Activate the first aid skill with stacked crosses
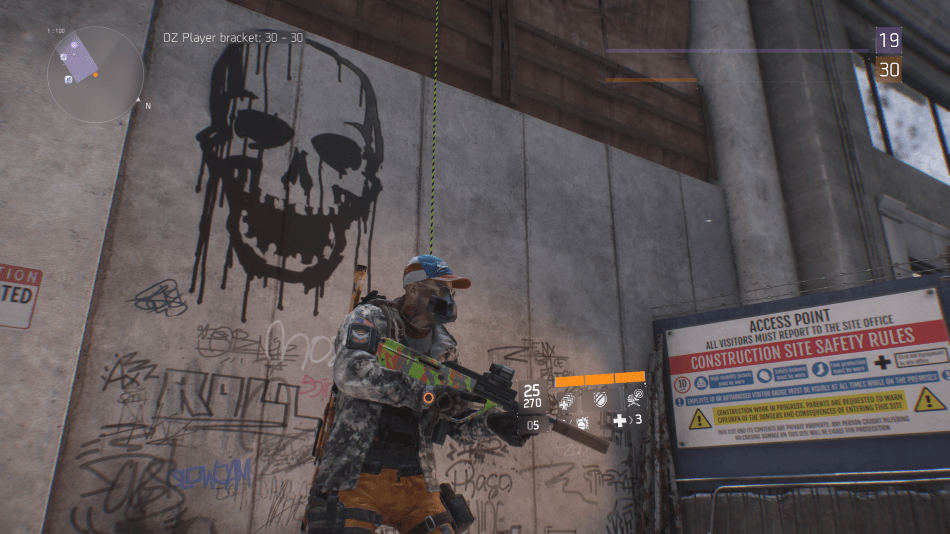The width and height of the screenshot is (950, 534). 567,400
